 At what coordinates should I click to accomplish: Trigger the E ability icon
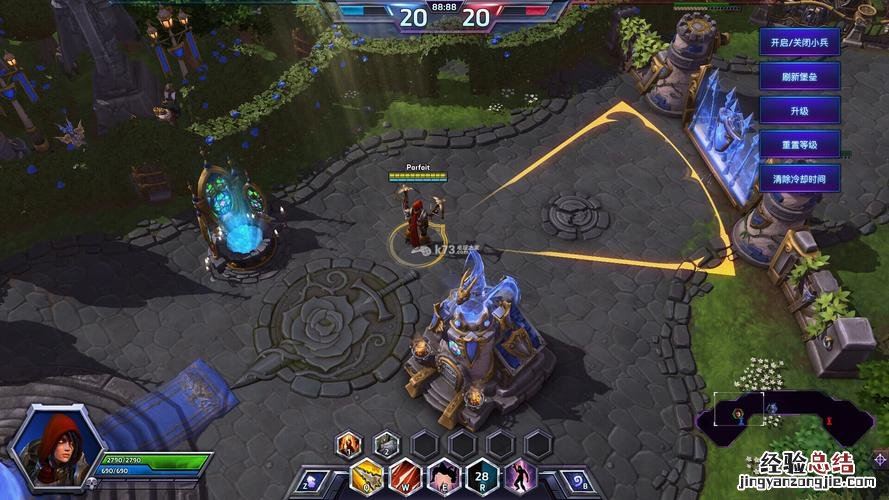(x=443, y=476)
